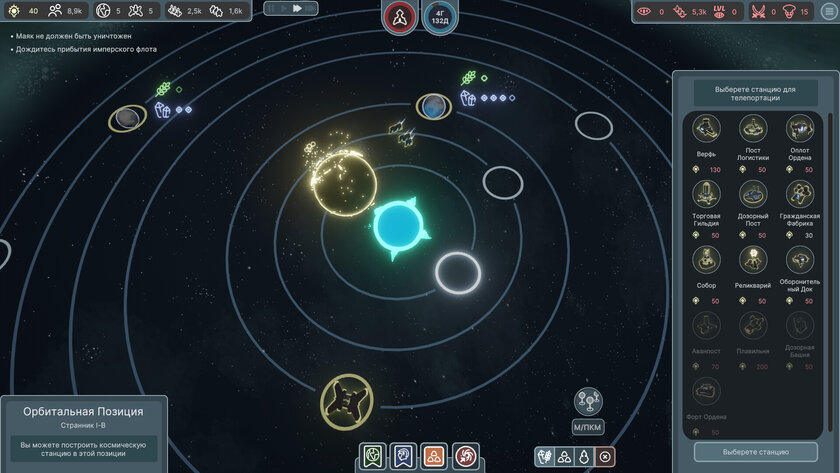The image size is (840, 473).
Task: Open the red galaxy swirl tab
Action: pyautogui.click(x=465, y=456)
